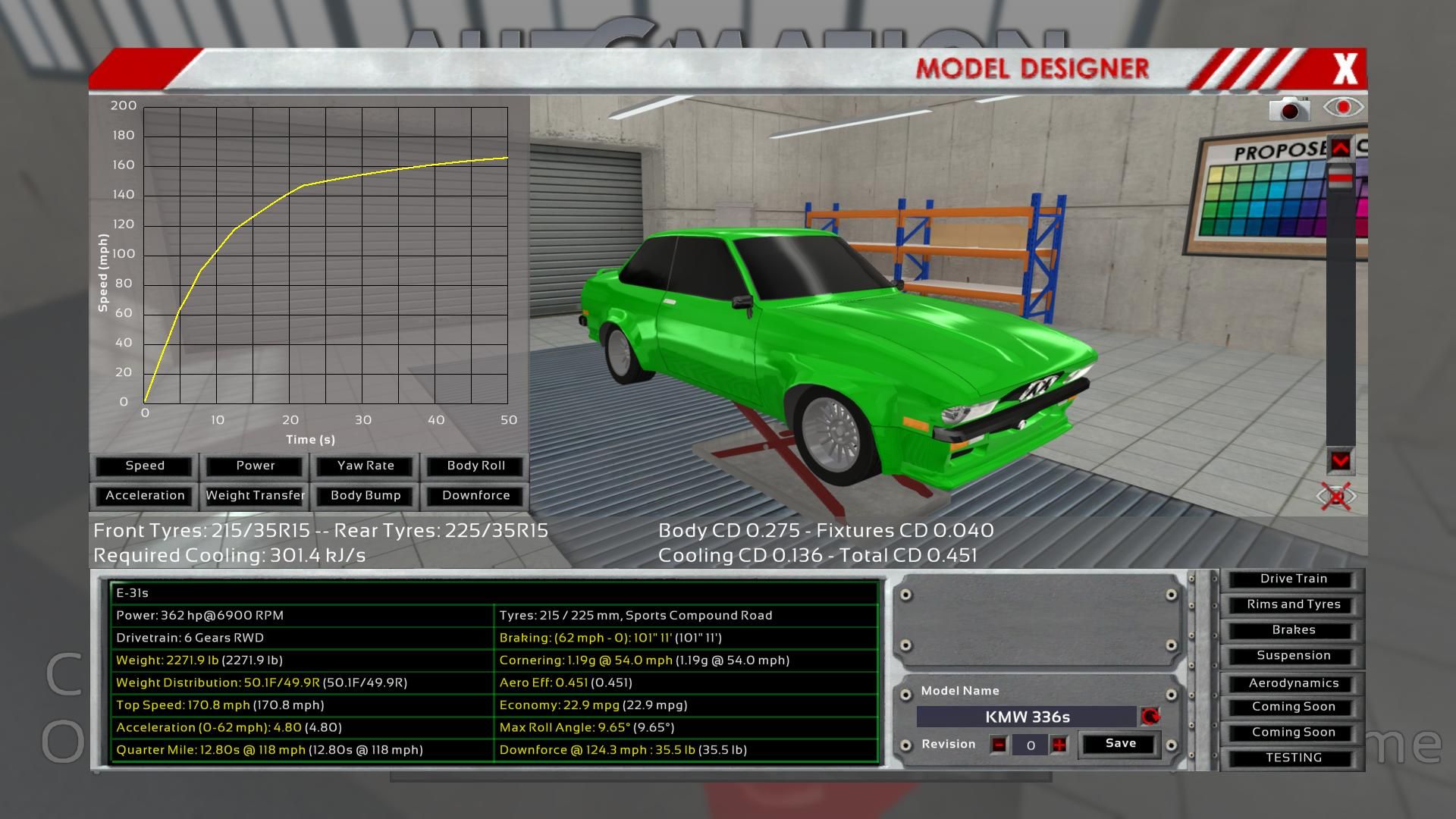
Task: Select the Body Bump graph
Action: 366,495
